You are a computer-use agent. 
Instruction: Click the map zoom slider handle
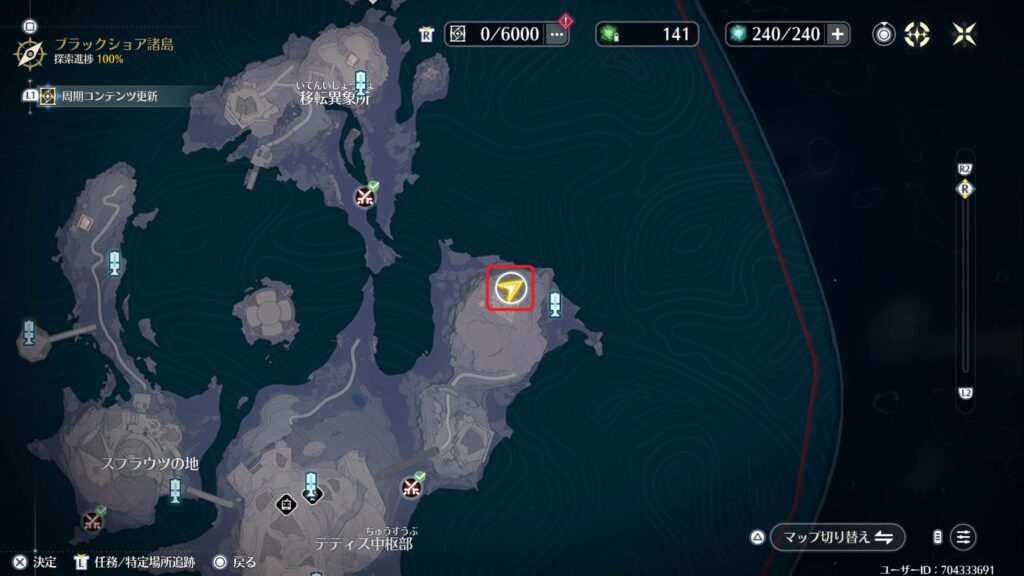click(x=965, y=188)
